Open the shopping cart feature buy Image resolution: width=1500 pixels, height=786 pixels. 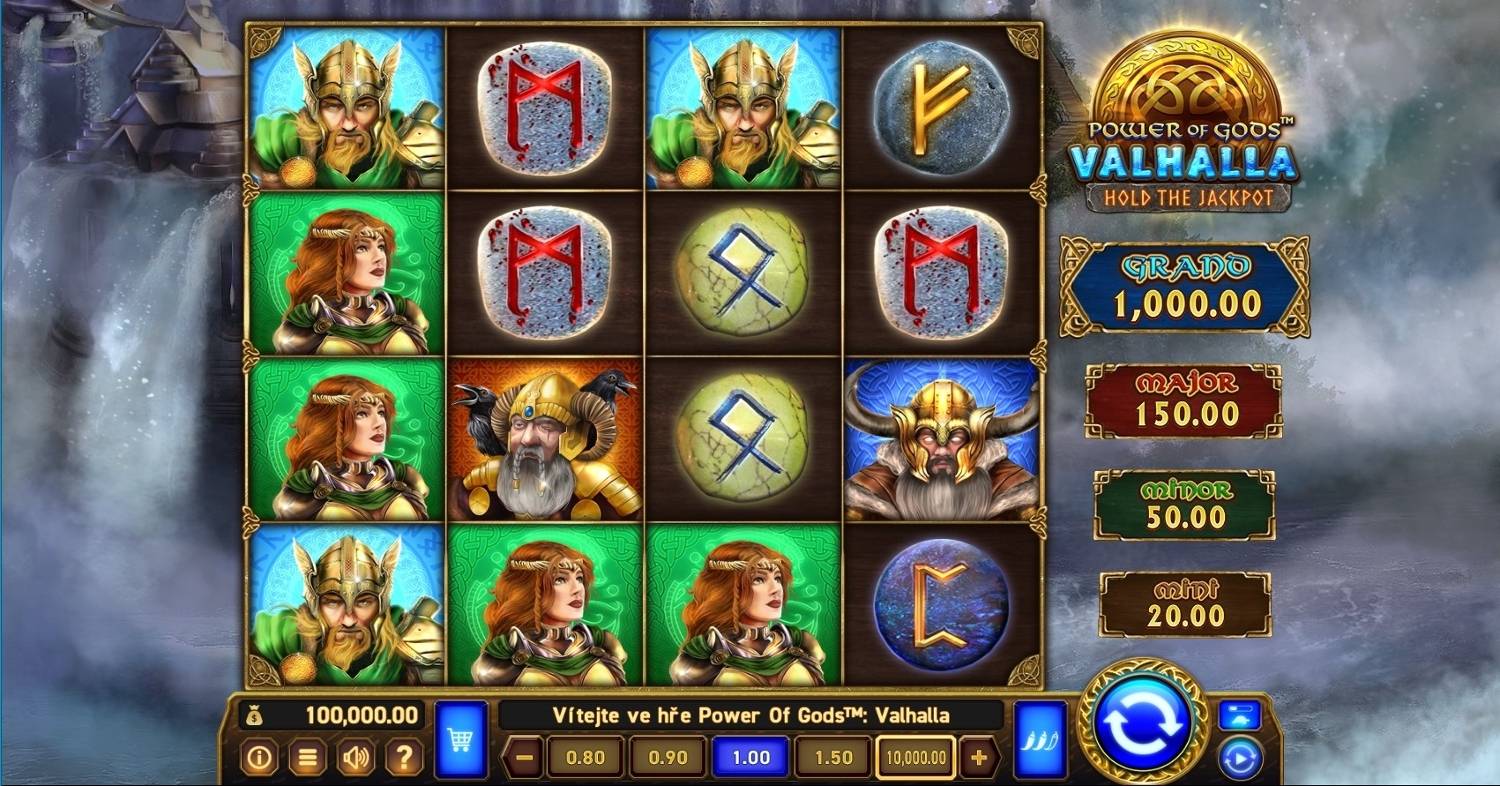pos(459,742)
